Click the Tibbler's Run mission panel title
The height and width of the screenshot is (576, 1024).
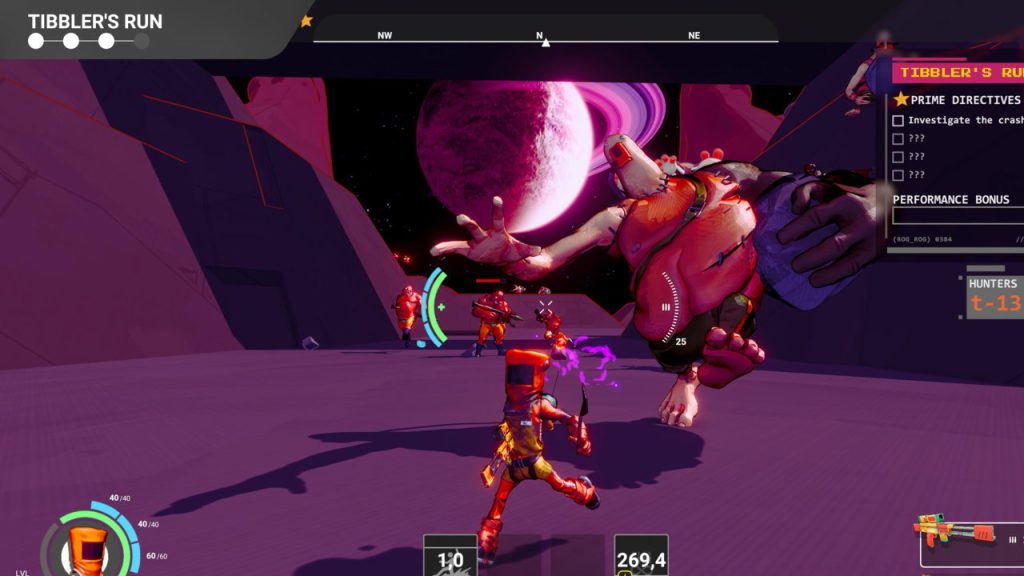960,72
